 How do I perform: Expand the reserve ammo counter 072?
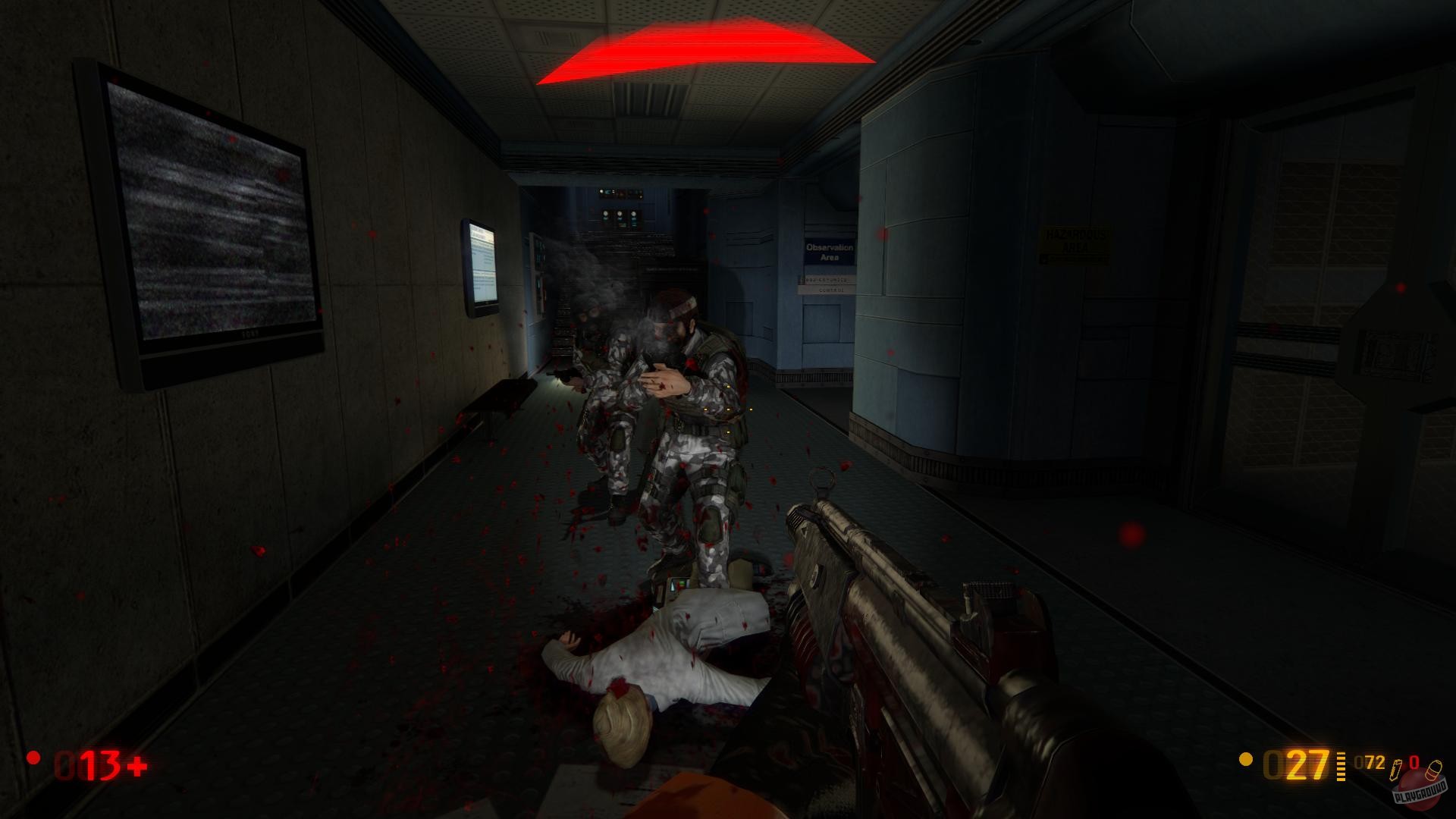[1369, 764]
